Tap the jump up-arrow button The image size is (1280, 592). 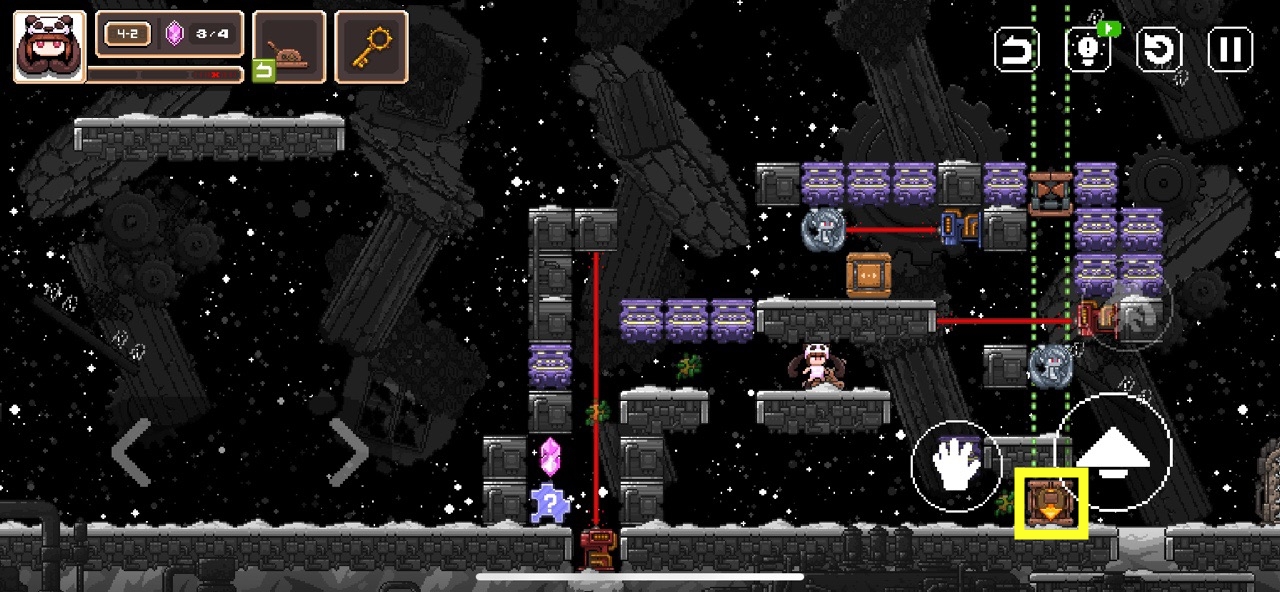tap(1114, 453)
